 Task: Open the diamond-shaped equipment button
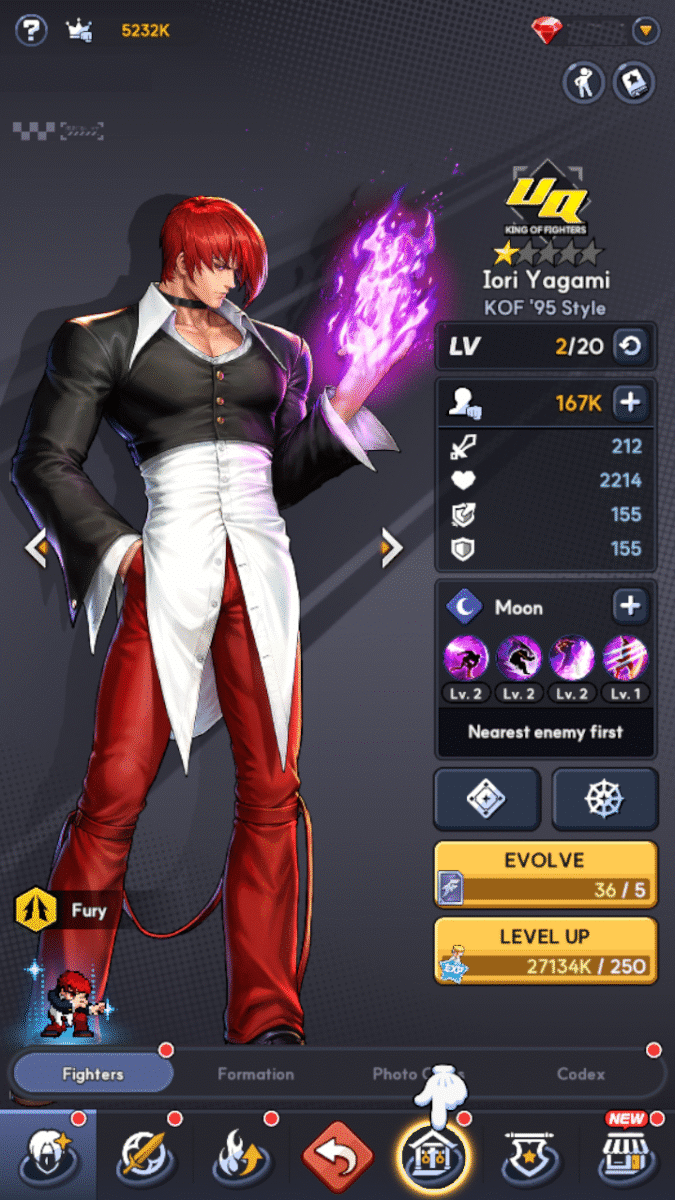coord(487,799)
